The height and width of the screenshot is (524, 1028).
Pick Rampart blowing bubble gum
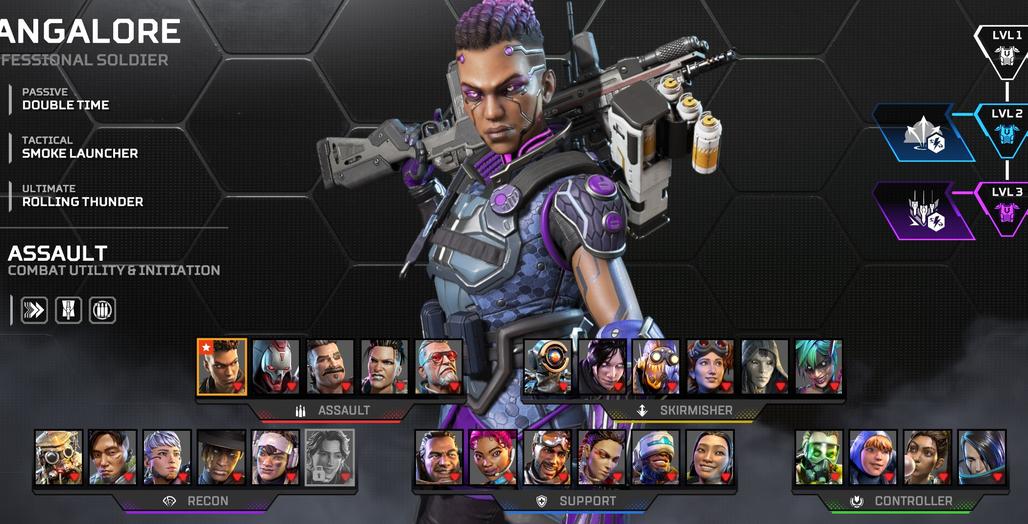(x=927, y=457)
